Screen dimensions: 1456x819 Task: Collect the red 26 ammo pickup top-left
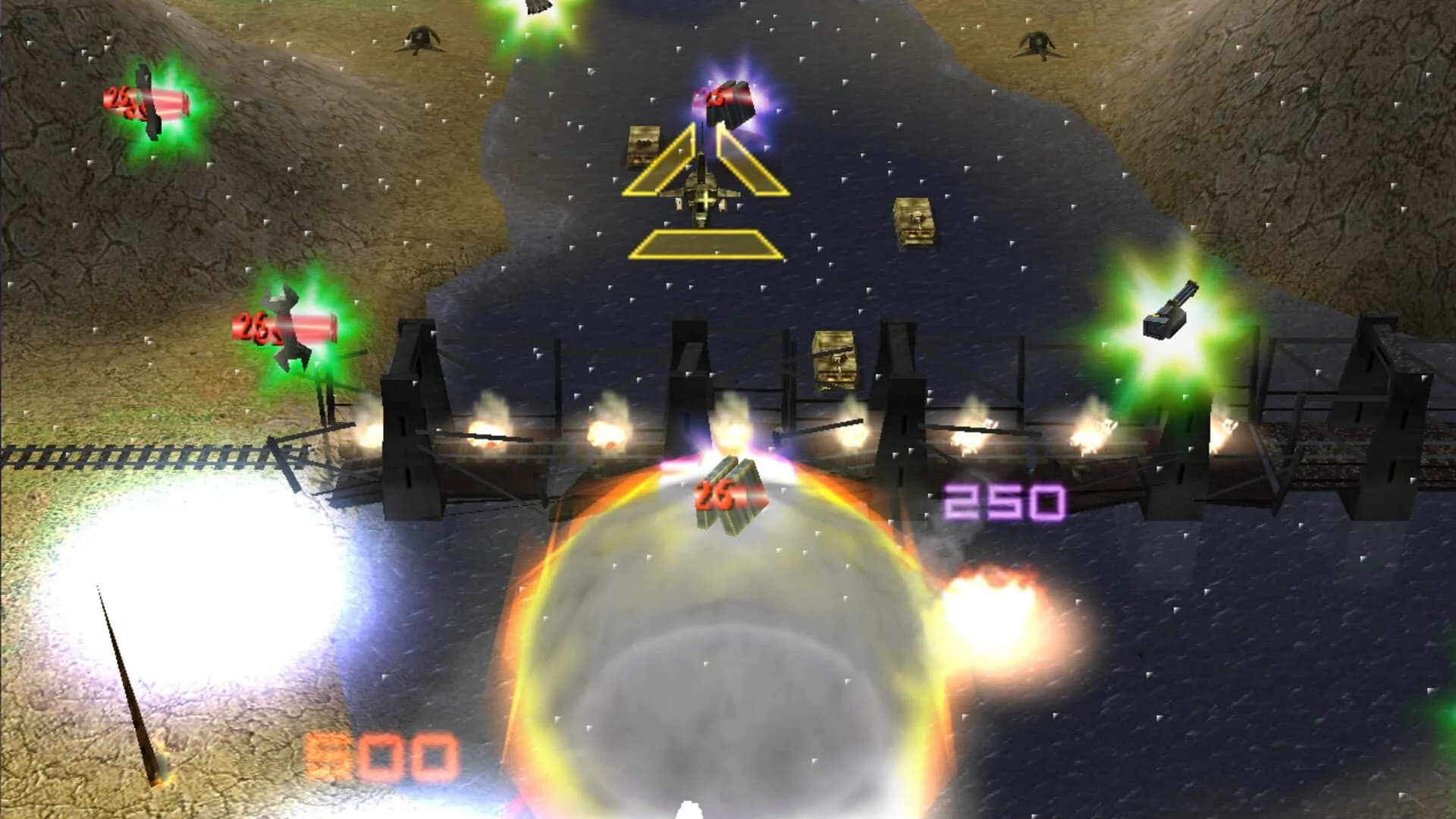click(x=148, y=102)
